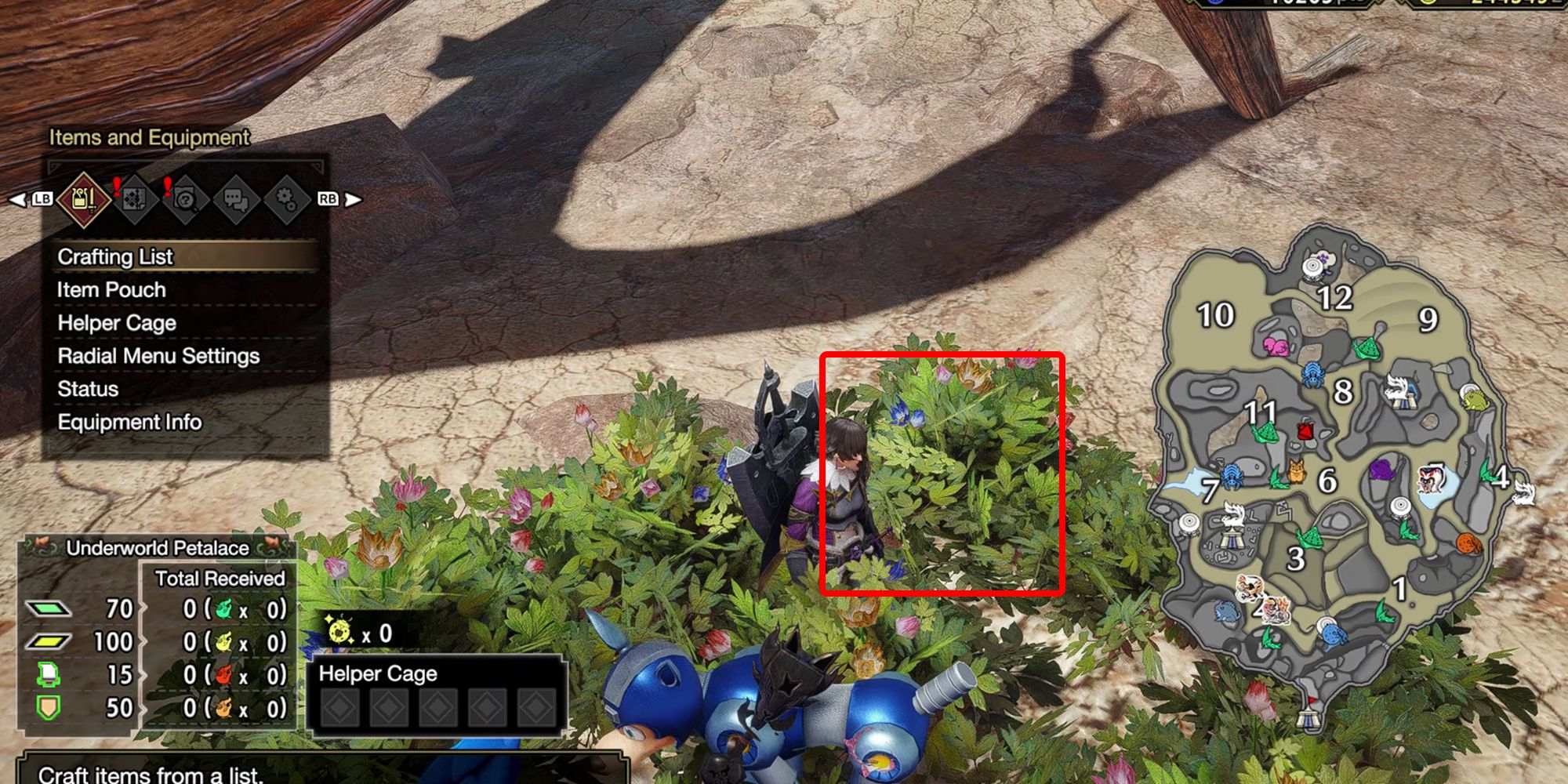Select the gear settings icon in the menu bar
The image size is (1568, 784).
288,200
